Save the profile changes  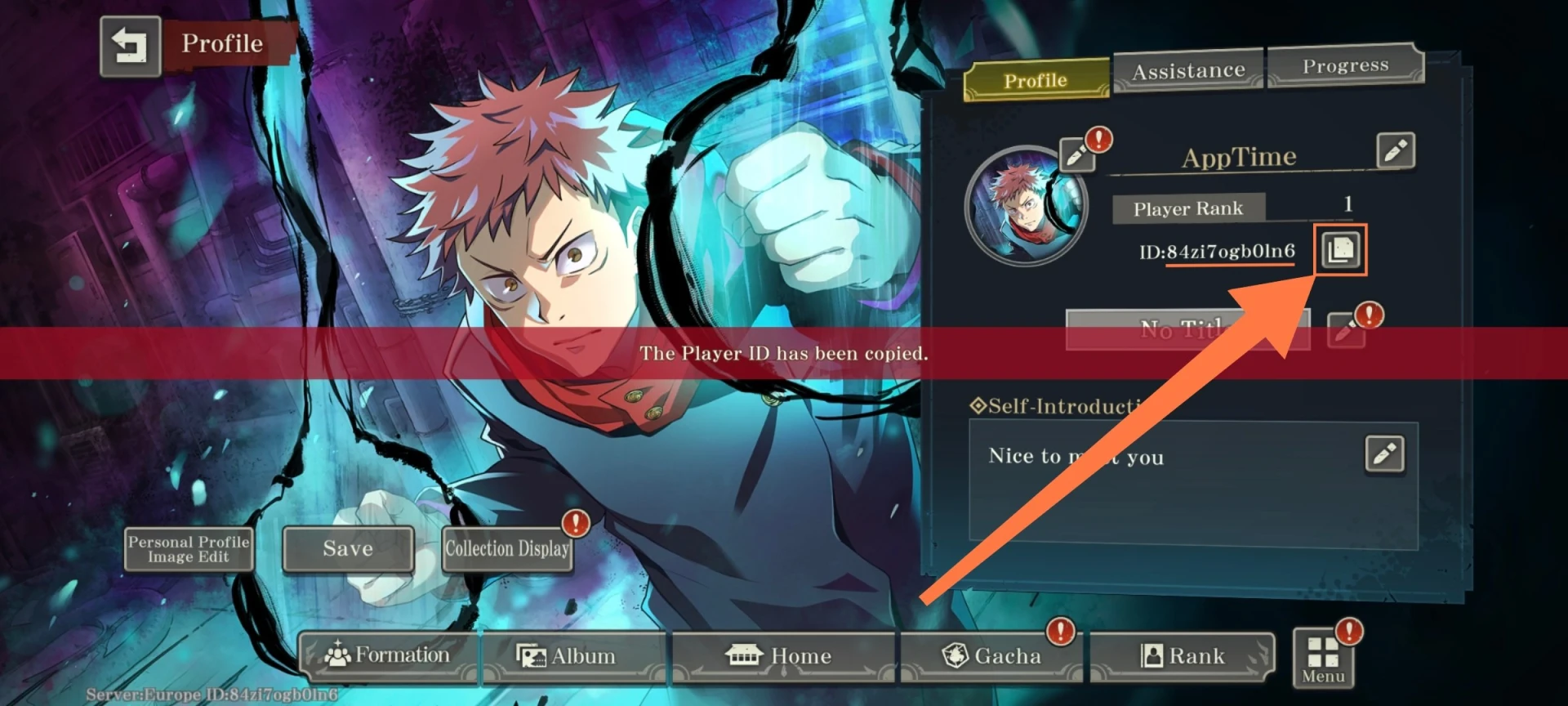(x=348, y=549)
